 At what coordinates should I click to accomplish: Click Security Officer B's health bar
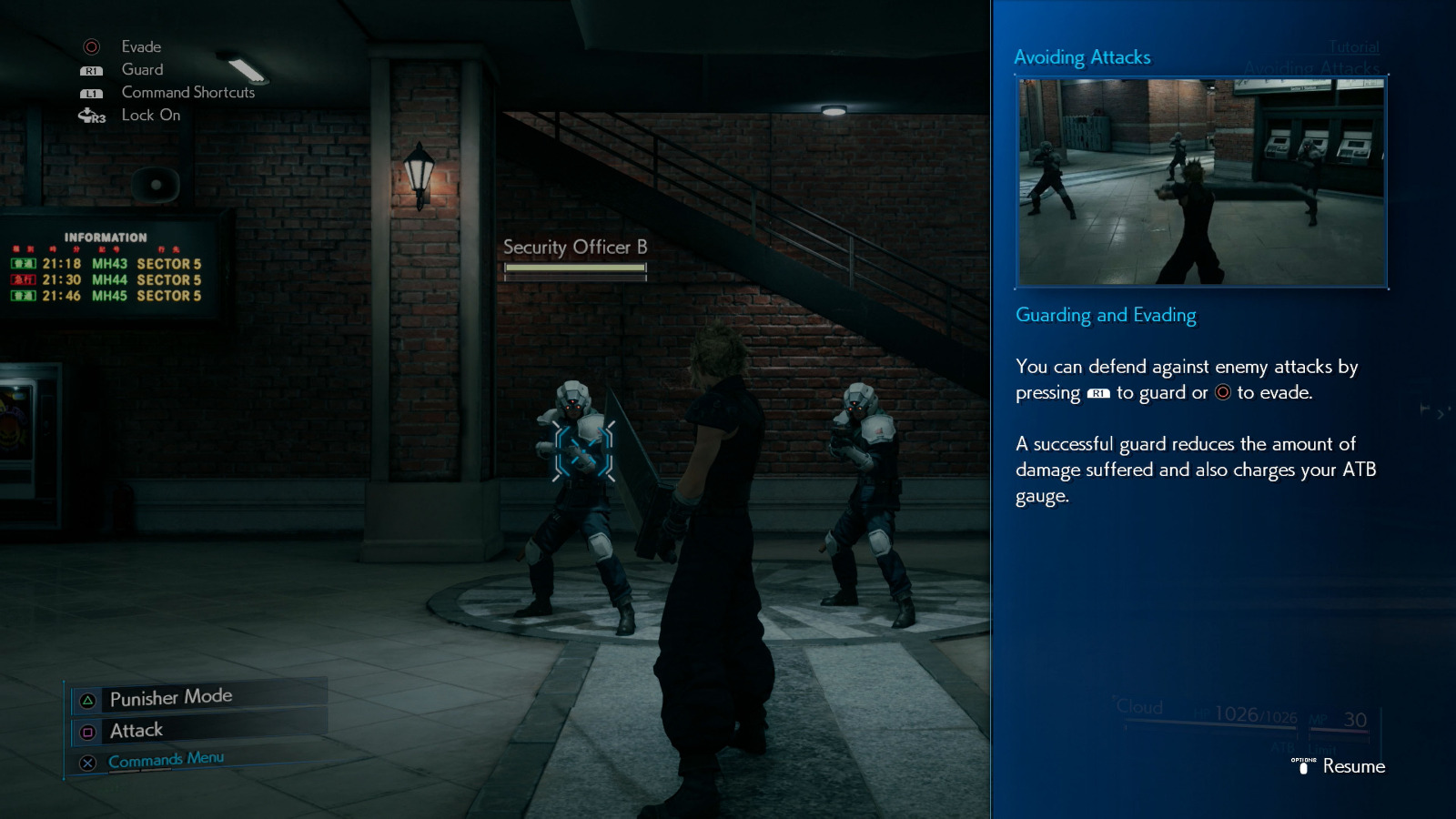574,269
